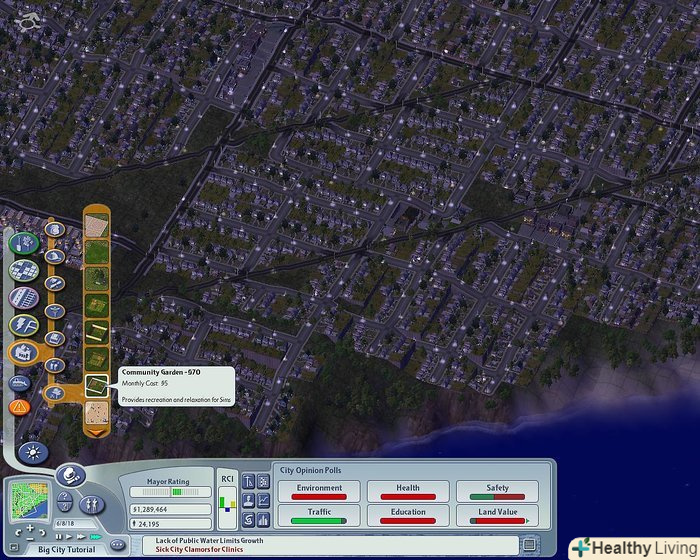Viewport: 700px width, 560px height.
Task: Click the Sick City Clamors for Clinics news
Action: [x=199, y=549]
